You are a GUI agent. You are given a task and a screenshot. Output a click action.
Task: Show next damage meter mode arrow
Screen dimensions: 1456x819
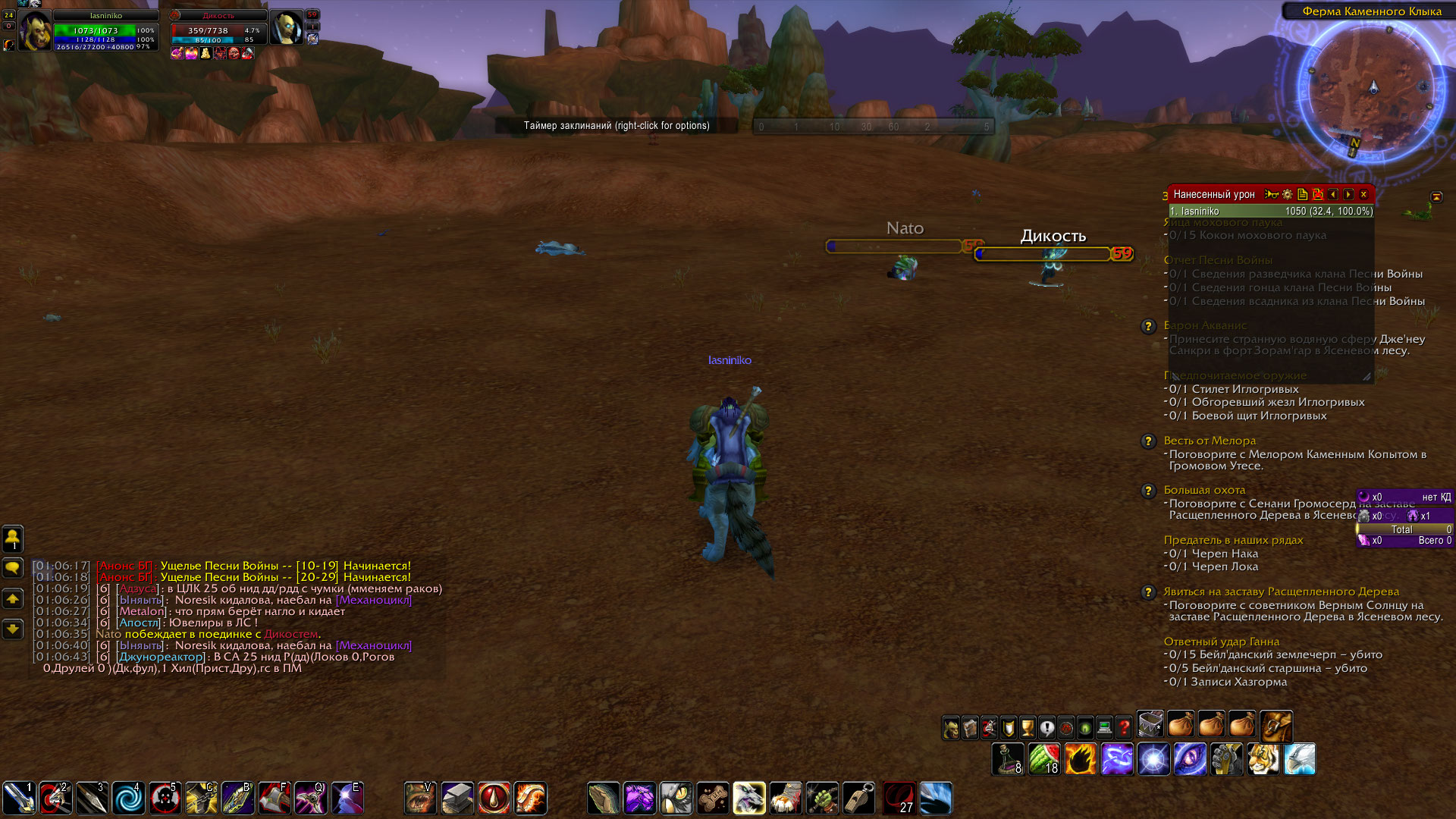point(1348,195)
